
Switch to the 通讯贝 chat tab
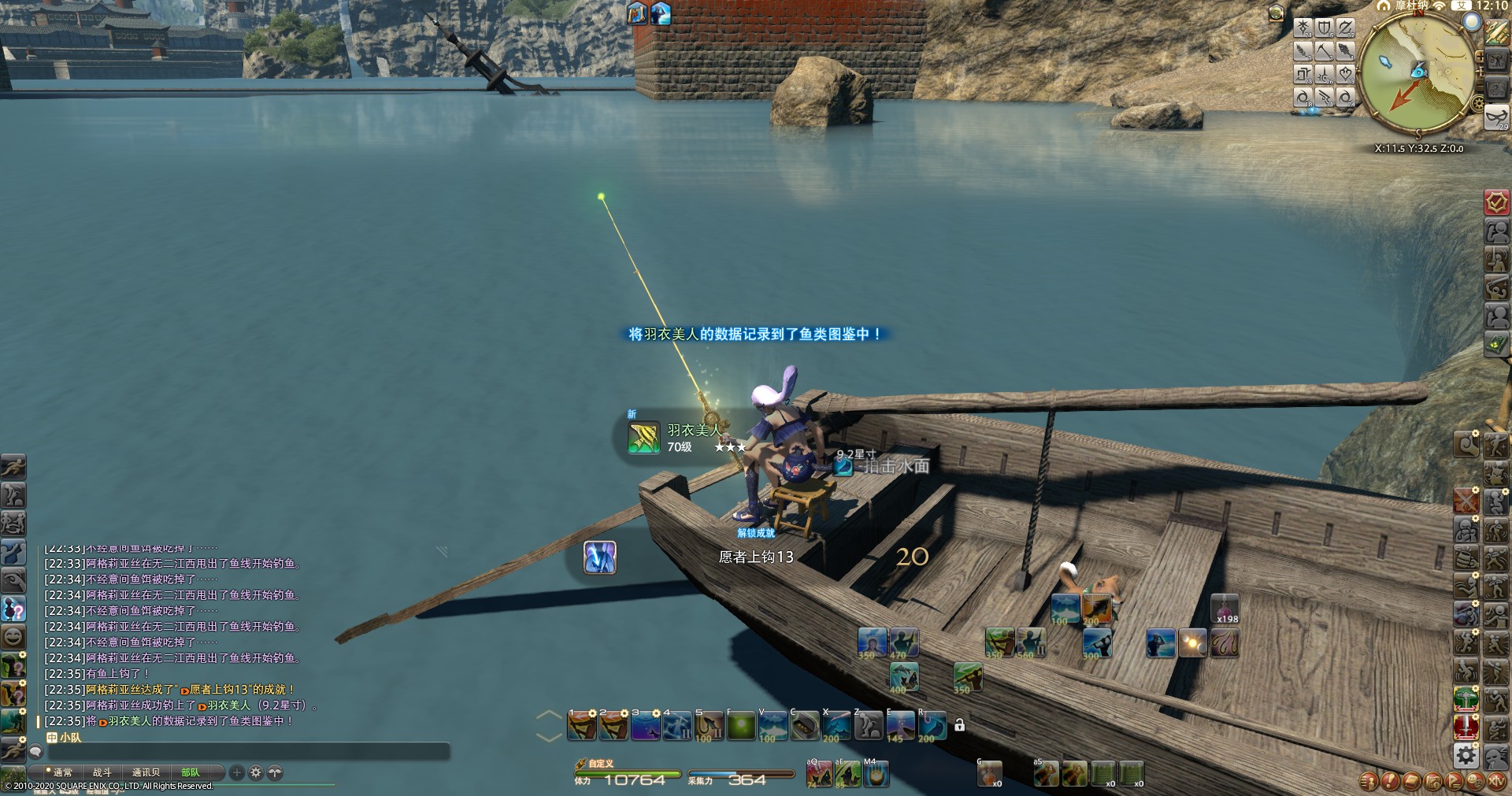[146, 772]
